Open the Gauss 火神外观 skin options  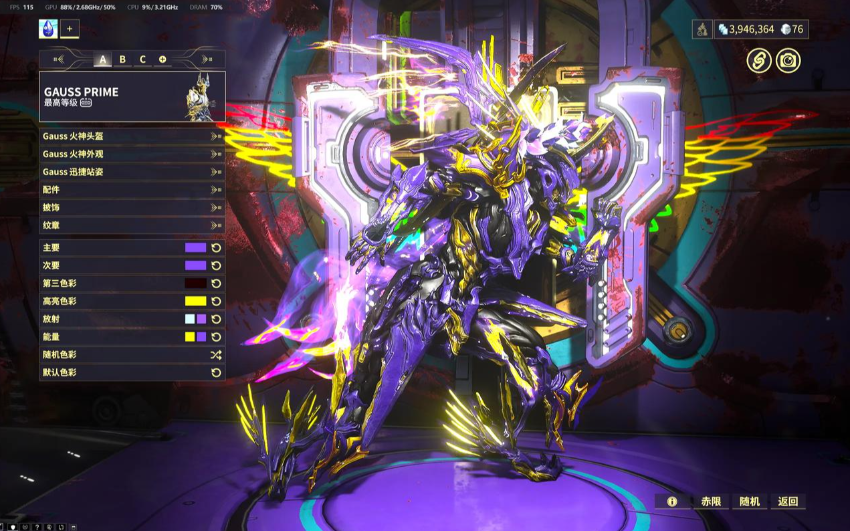click(x=132, y=154)
